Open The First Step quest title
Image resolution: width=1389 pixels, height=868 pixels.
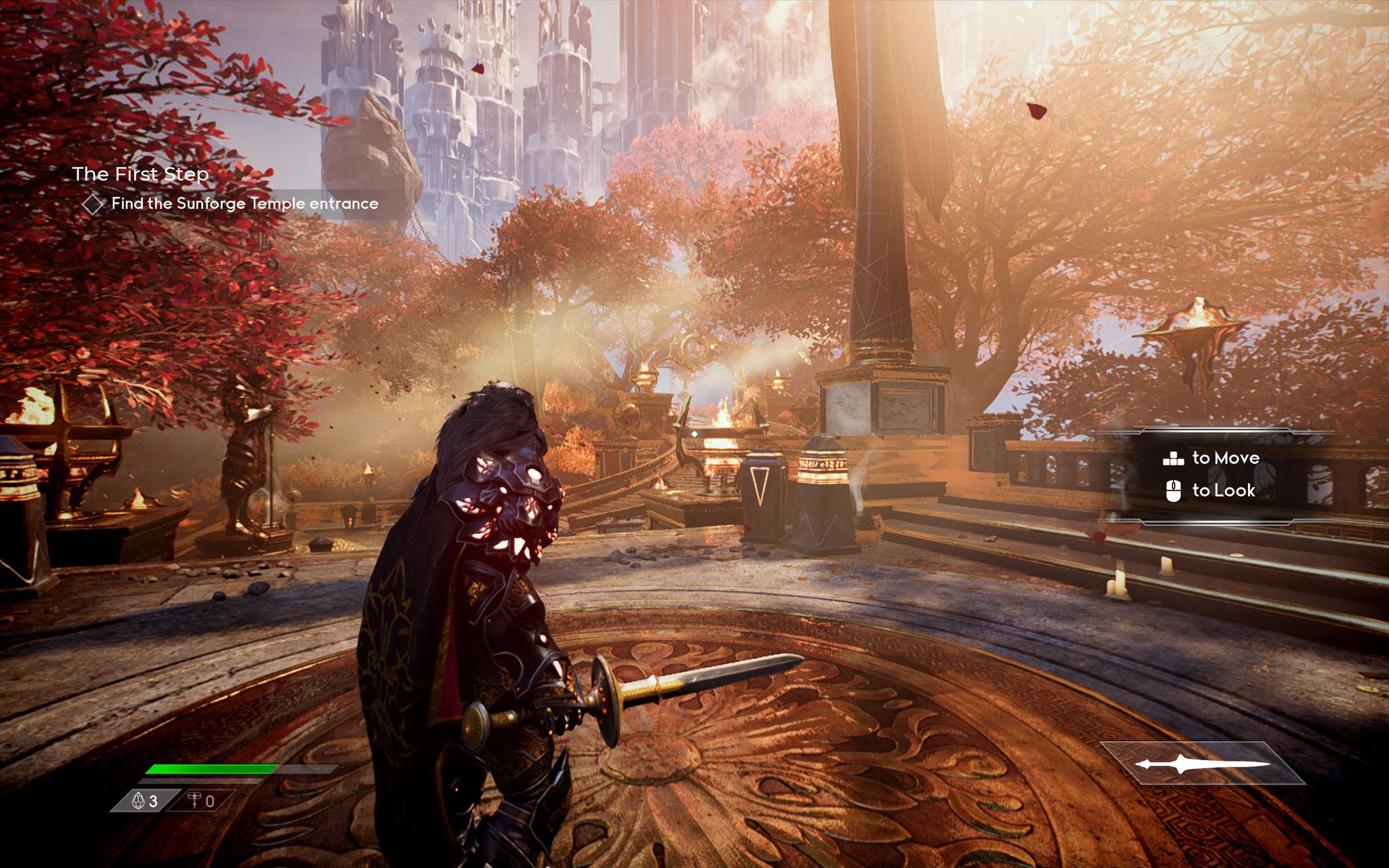(140, 174)
